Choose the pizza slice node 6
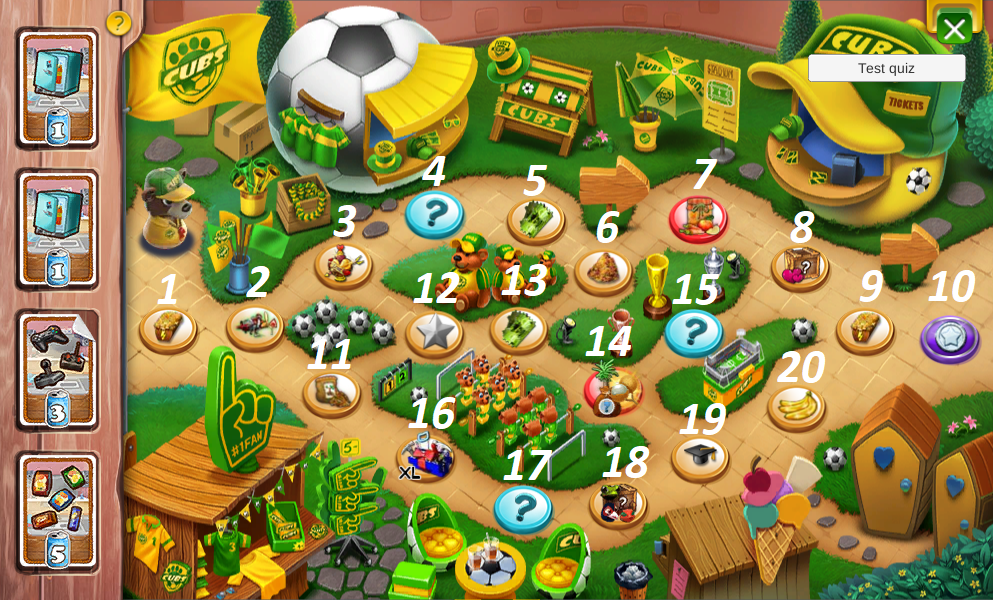Image resolution: width=993 pixels, height=600 pixels. click(603, 270)
